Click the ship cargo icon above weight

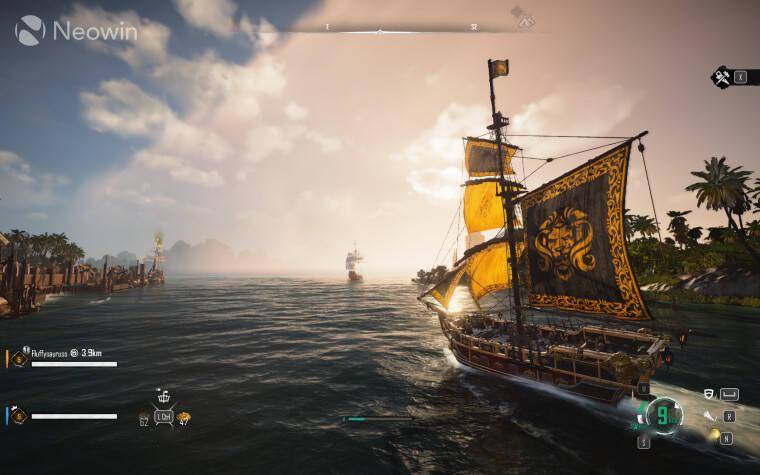click(164, 396)
